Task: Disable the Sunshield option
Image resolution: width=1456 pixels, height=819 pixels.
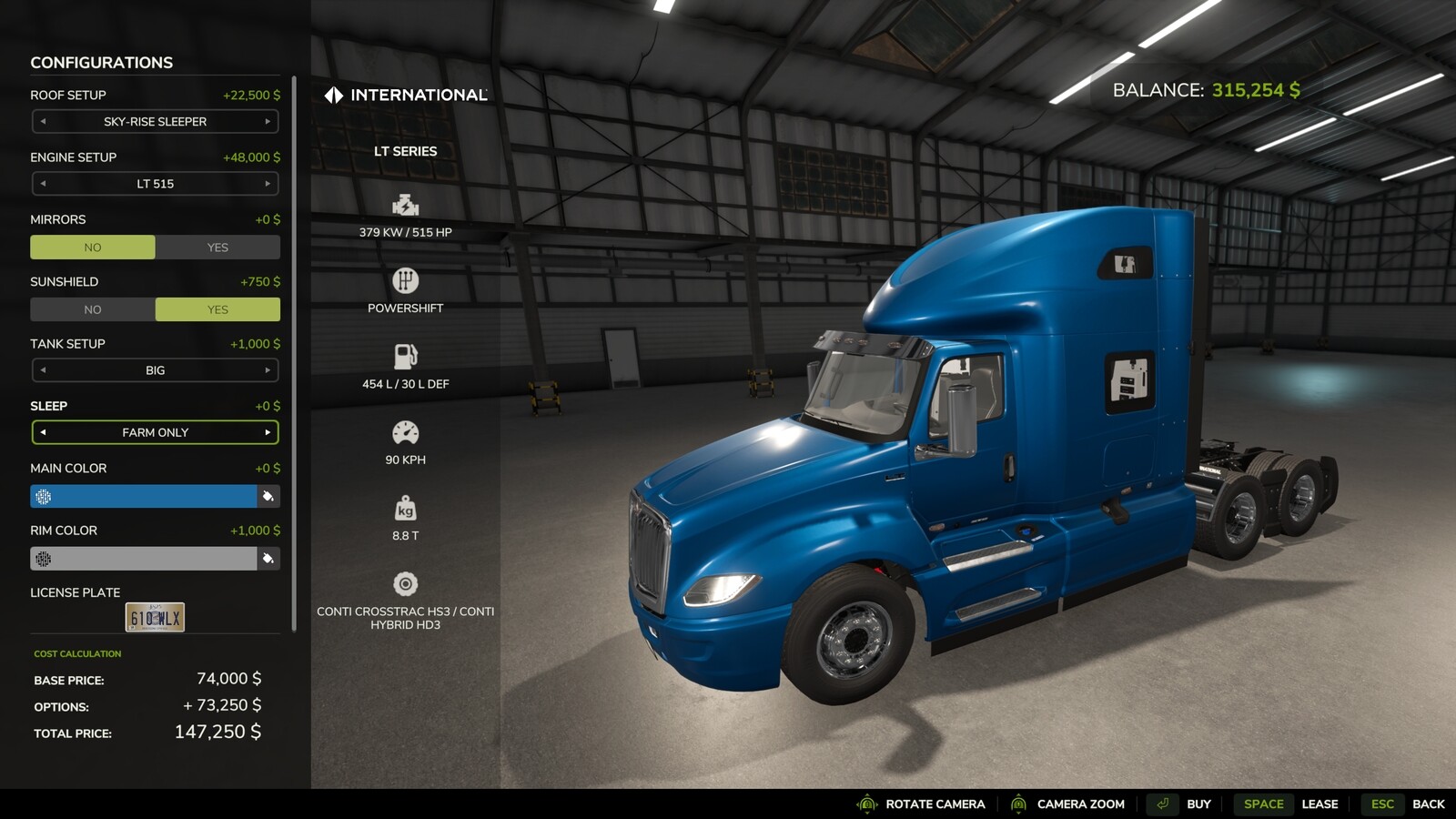Action: (x=92, y=309)
